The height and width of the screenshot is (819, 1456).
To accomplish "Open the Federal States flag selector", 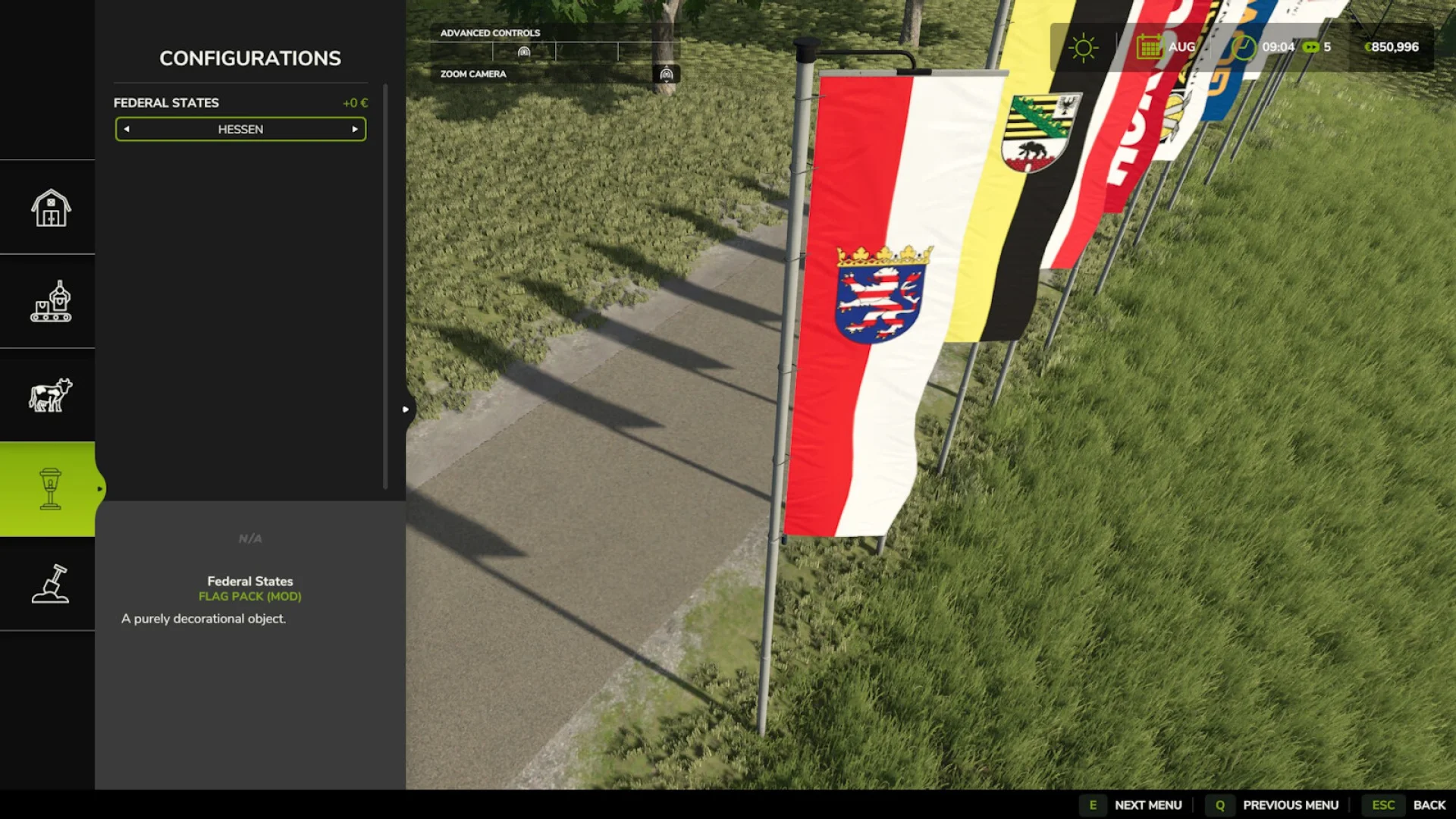I will (240, 129).
